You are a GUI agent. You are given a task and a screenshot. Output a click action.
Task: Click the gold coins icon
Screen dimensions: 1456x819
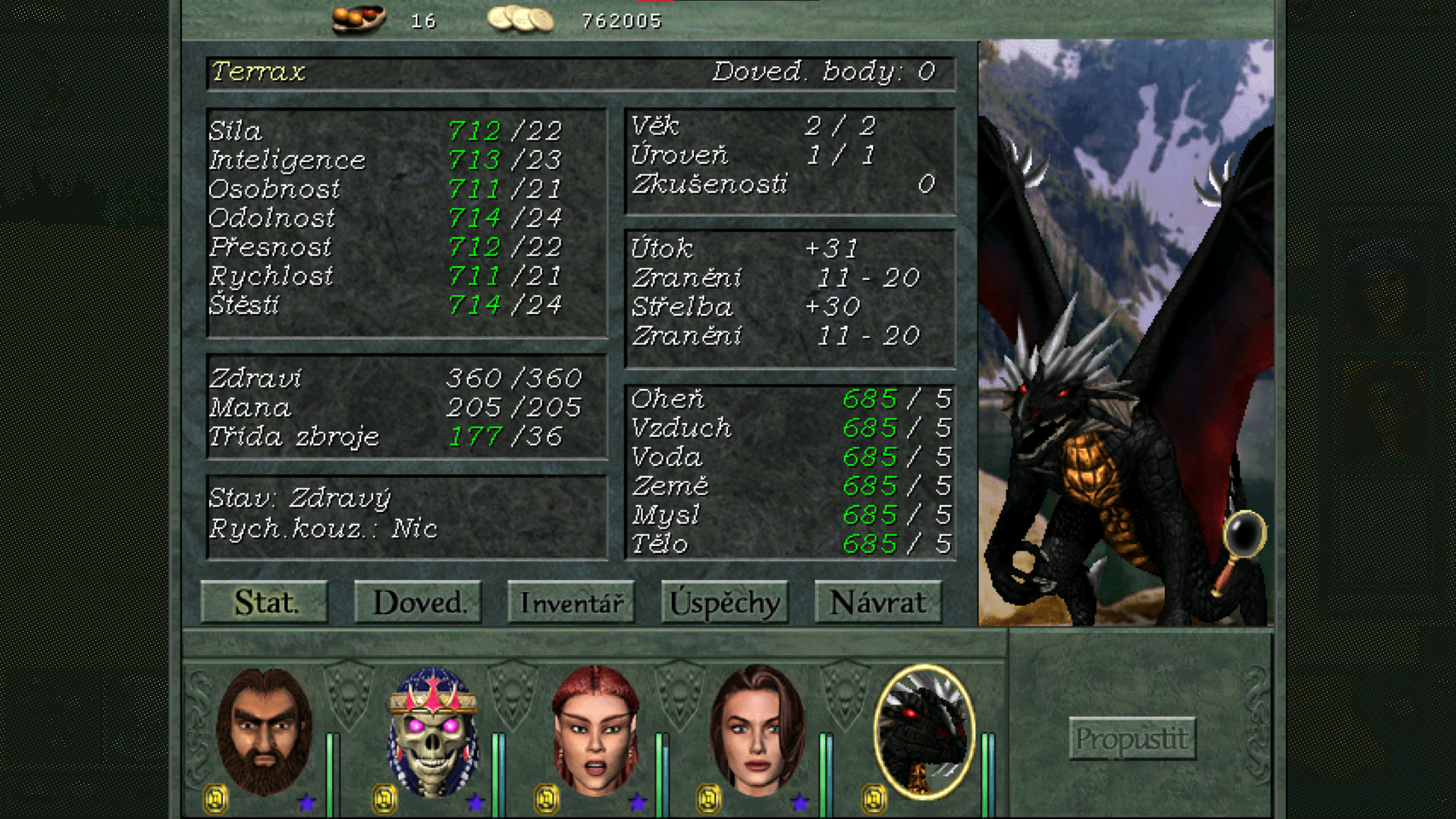click(520, 19)
